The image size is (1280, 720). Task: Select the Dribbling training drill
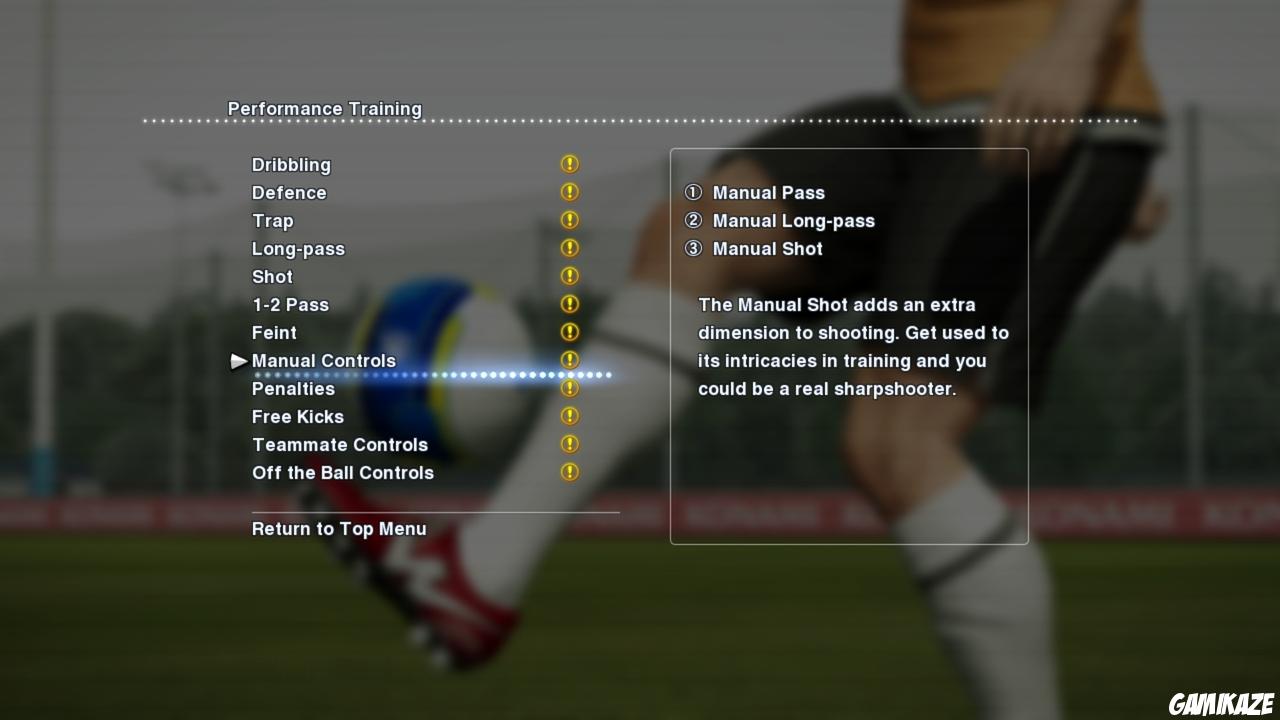(x=292, y=164)
